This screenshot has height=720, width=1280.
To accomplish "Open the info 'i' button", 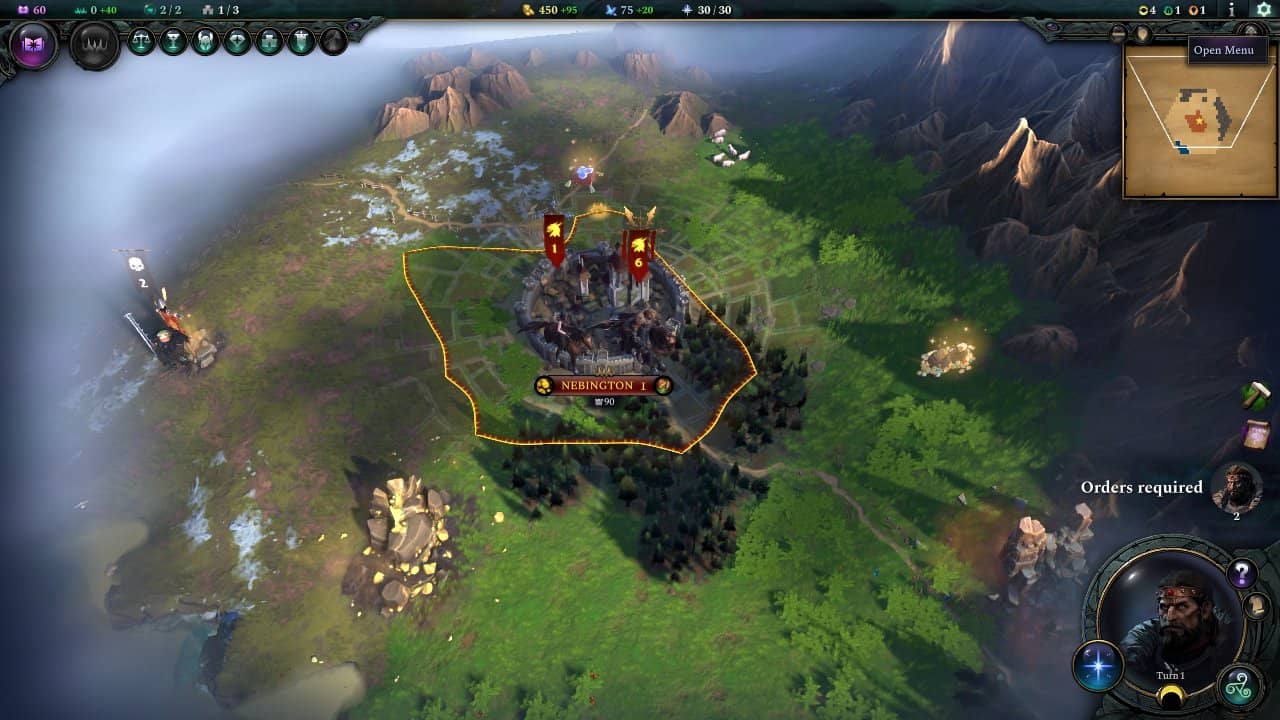I will coord(1232,9).
